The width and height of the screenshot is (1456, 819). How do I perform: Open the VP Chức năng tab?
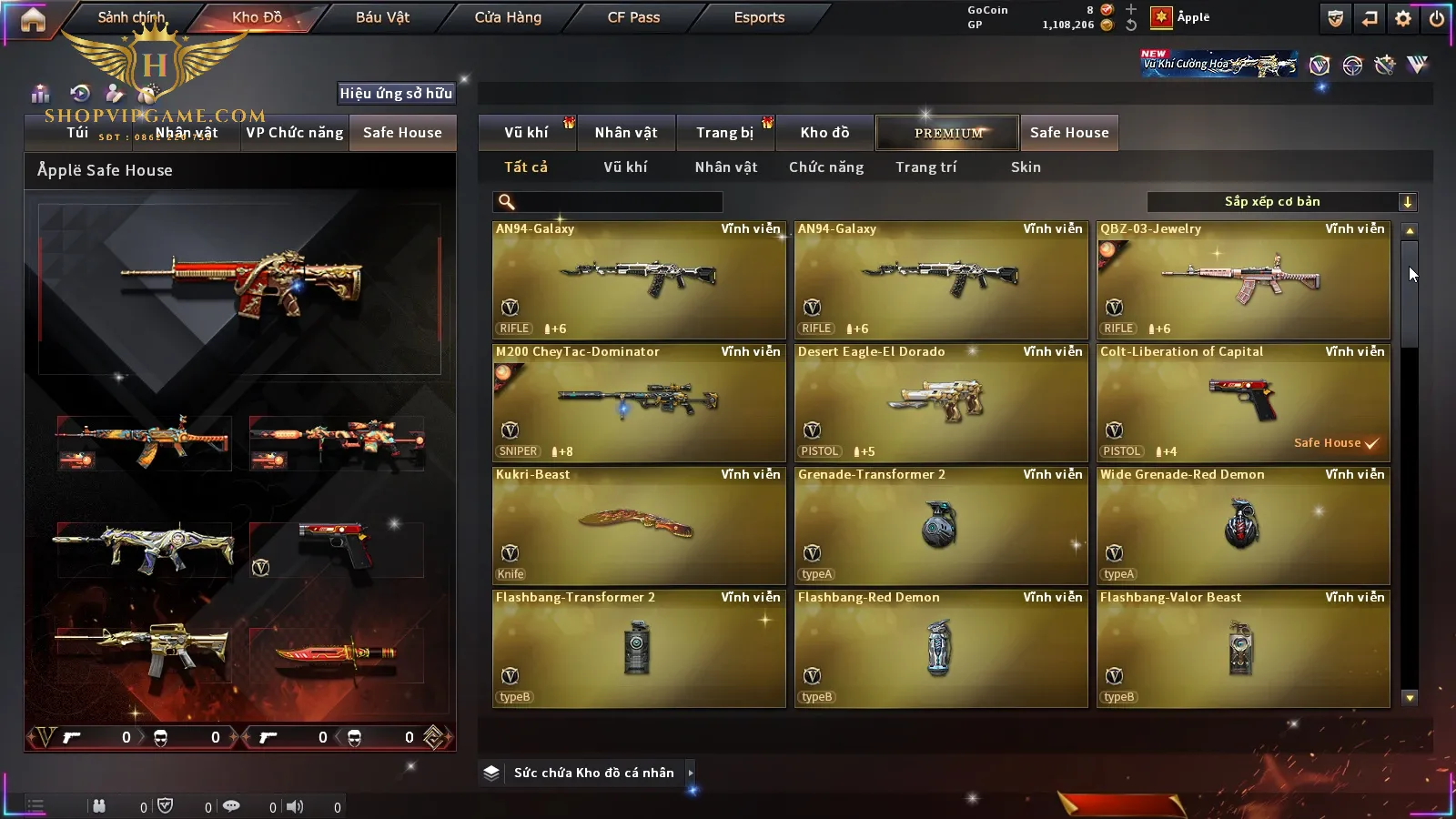[x=294, y=133]
